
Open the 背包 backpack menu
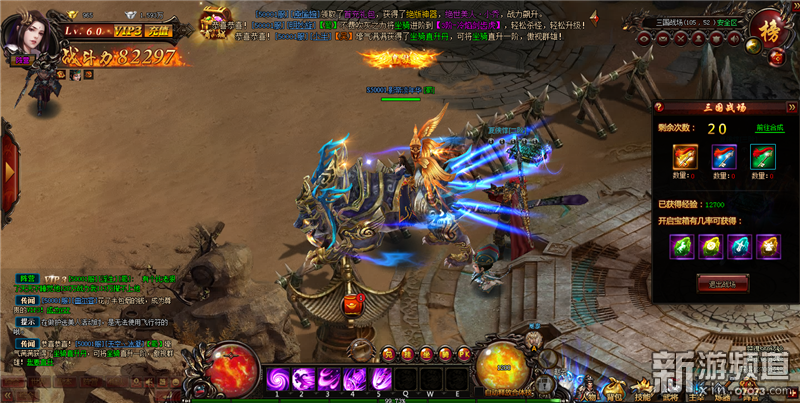click(614, 390)
